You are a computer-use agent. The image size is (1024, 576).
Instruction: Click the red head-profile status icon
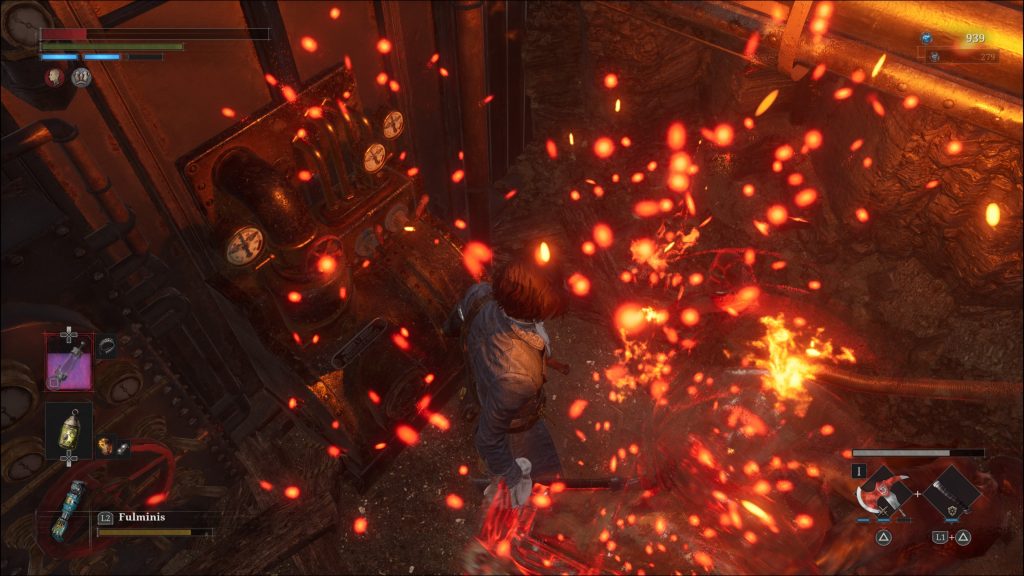pos(54,76)
